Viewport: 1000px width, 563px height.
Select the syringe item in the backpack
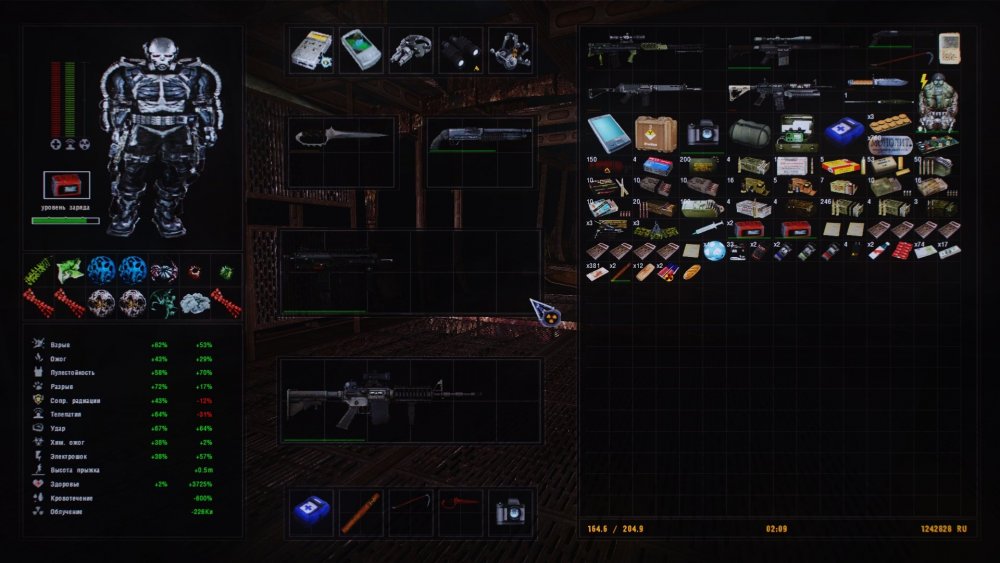[x=706, y=228]
